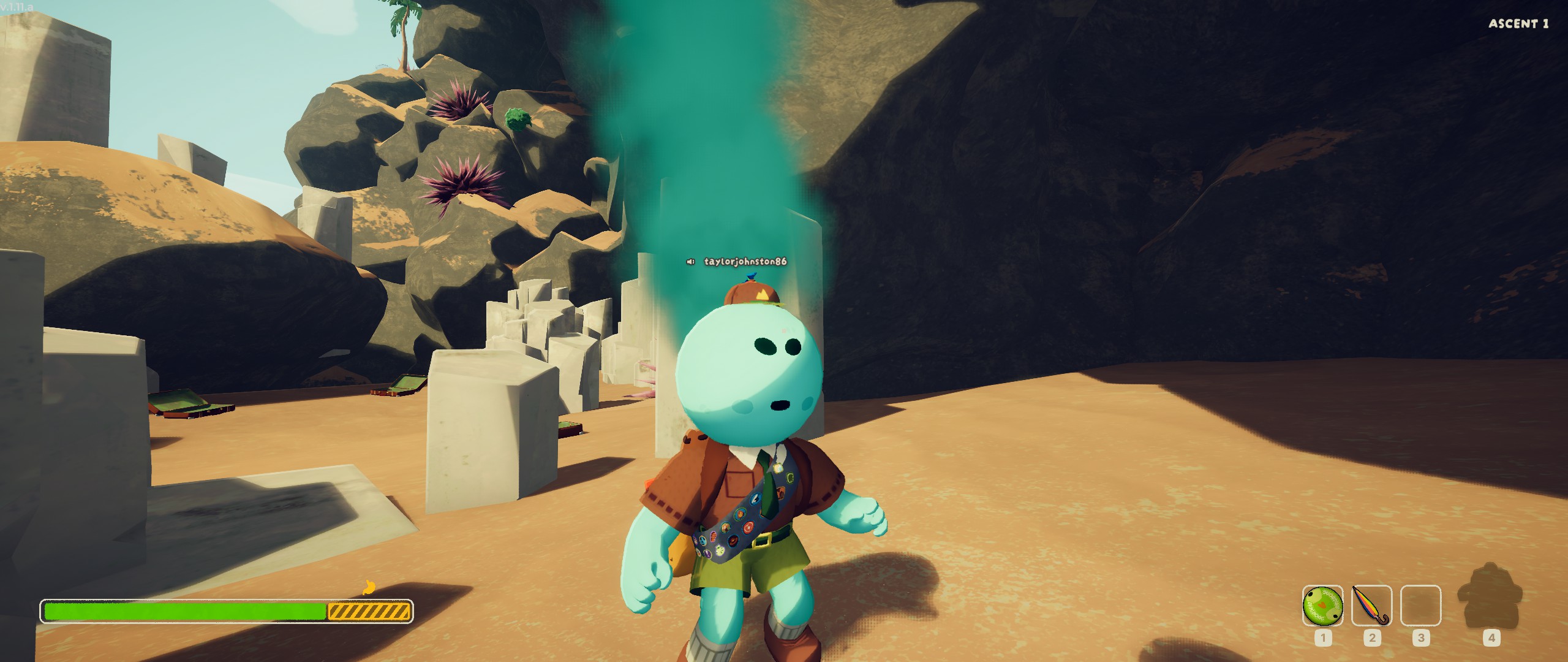Choose the empty third hotbar slot
The image size is (1568, 662).
tap(1420, 606)
